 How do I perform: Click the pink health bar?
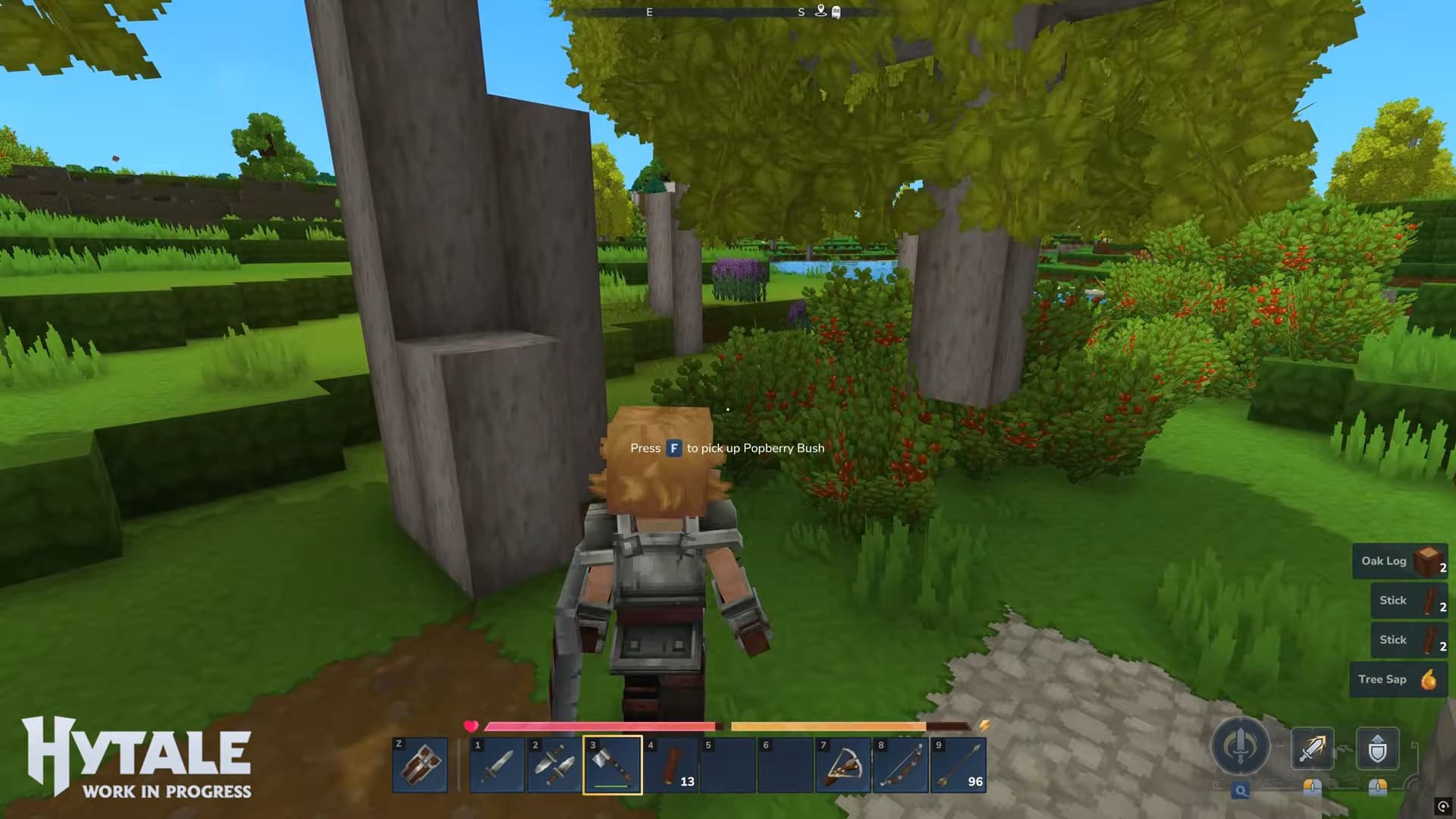tap(599, 725)
